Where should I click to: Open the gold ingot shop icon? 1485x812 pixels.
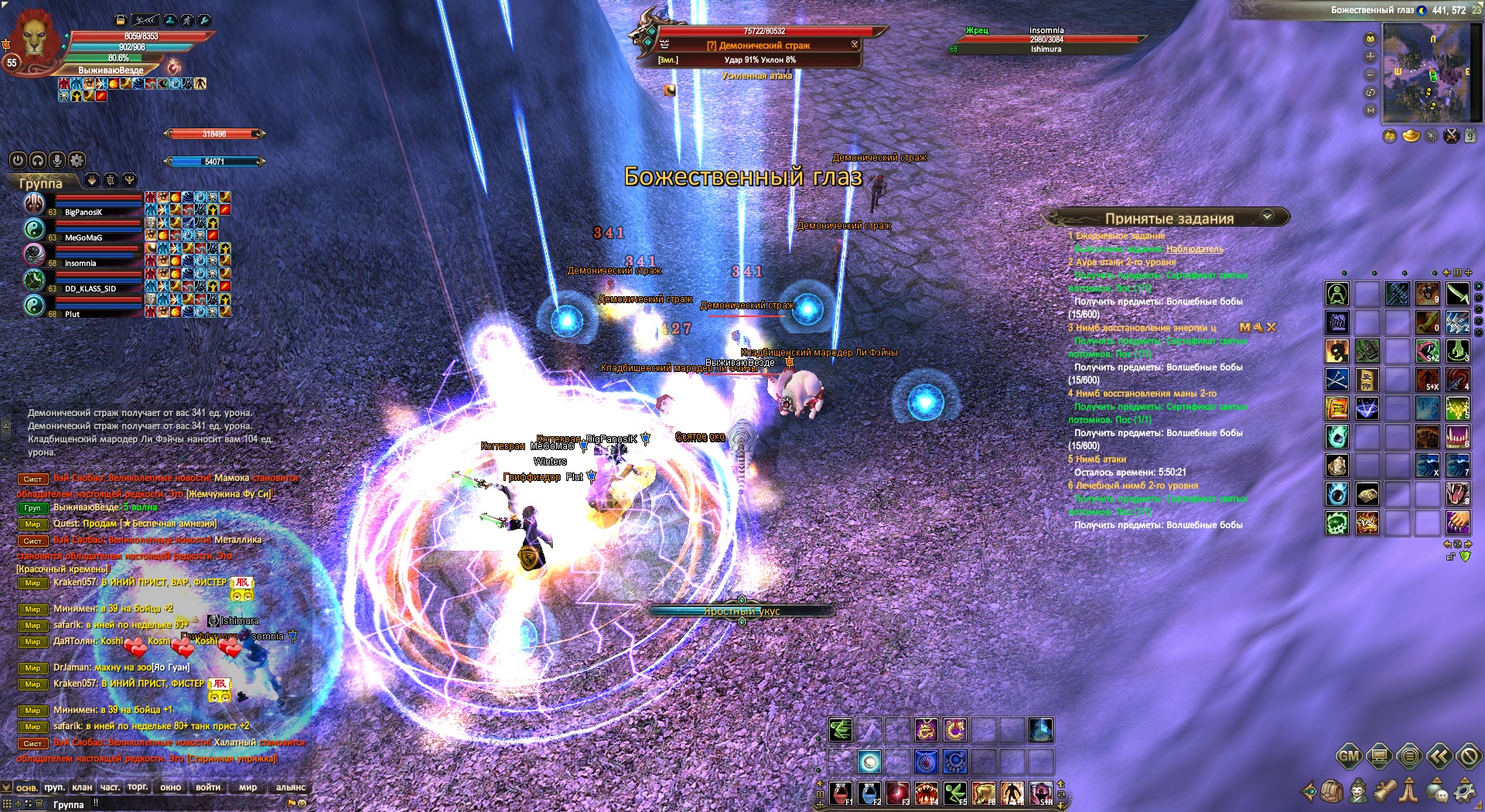click(1411, 136)
